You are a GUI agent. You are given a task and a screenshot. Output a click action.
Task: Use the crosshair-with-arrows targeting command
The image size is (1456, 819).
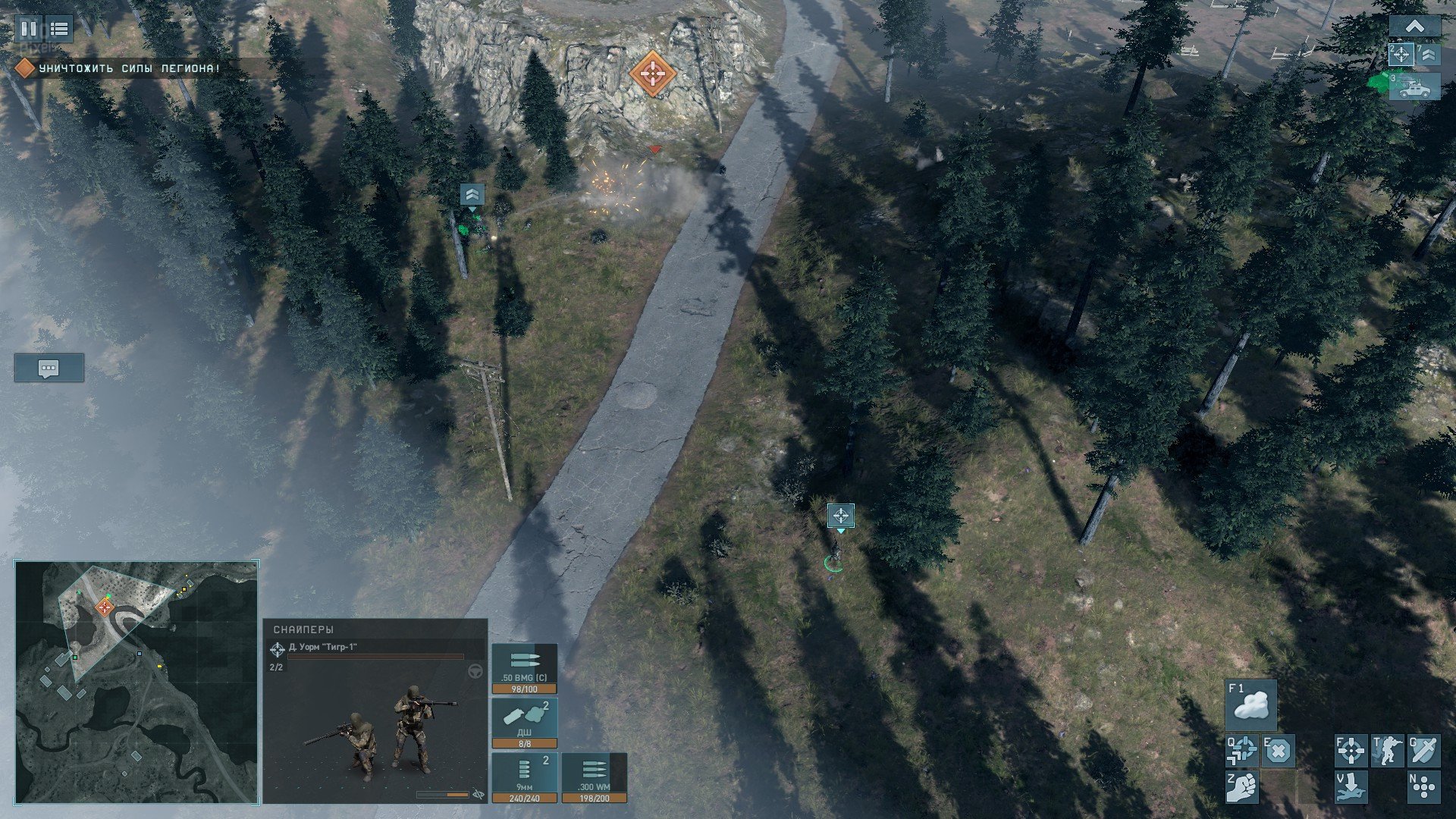(x=1242, y=751)
